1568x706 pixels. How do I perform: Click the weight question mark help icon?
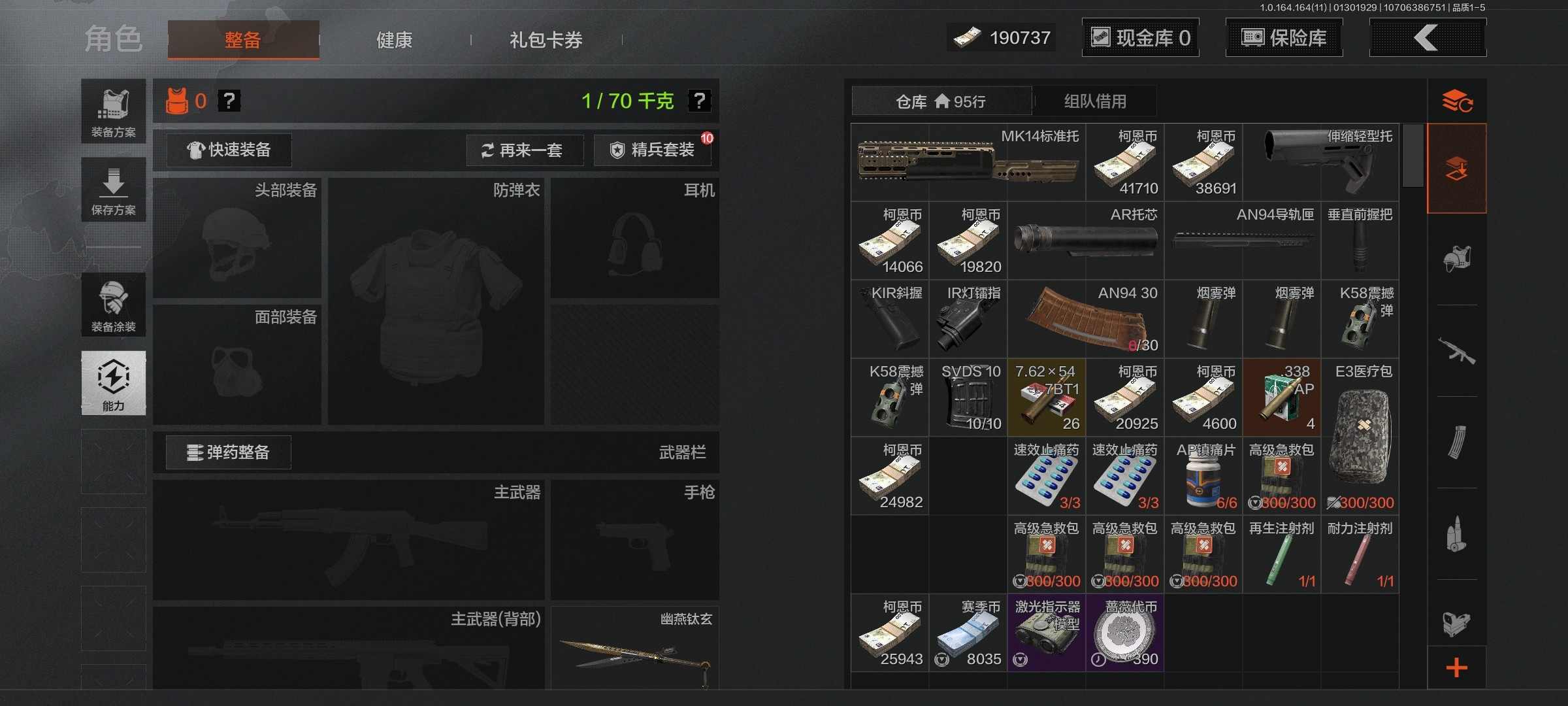699,101
